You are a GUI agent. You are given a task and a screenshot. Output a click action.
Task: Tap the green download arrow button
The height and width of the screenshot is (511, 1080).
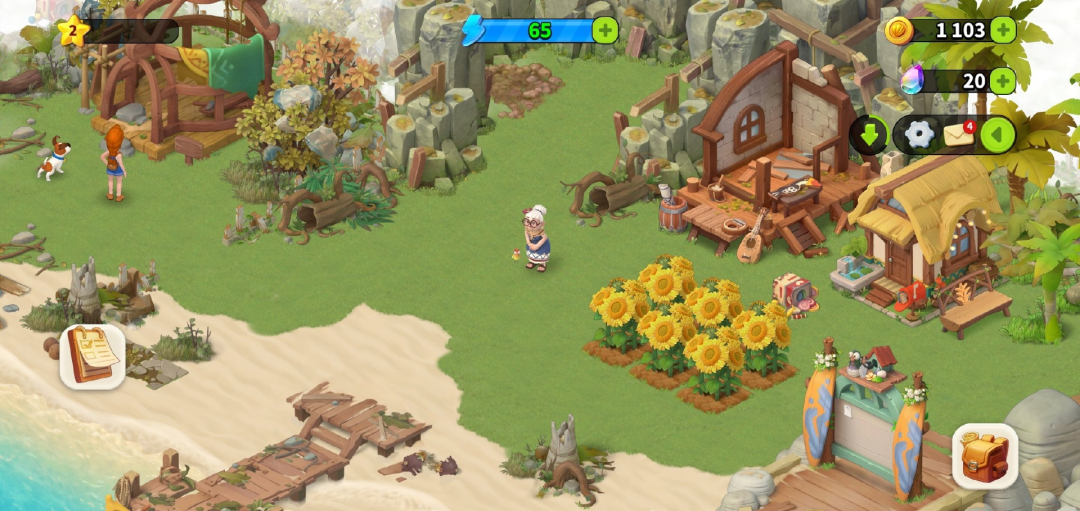868,134
